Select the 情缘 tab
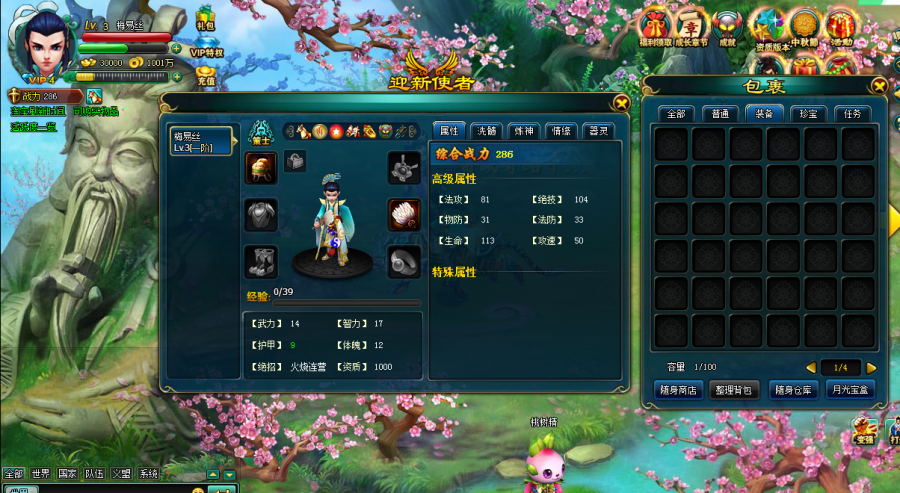Image resolution: width=900 pixels, height=493 pixels. [560, 130]
